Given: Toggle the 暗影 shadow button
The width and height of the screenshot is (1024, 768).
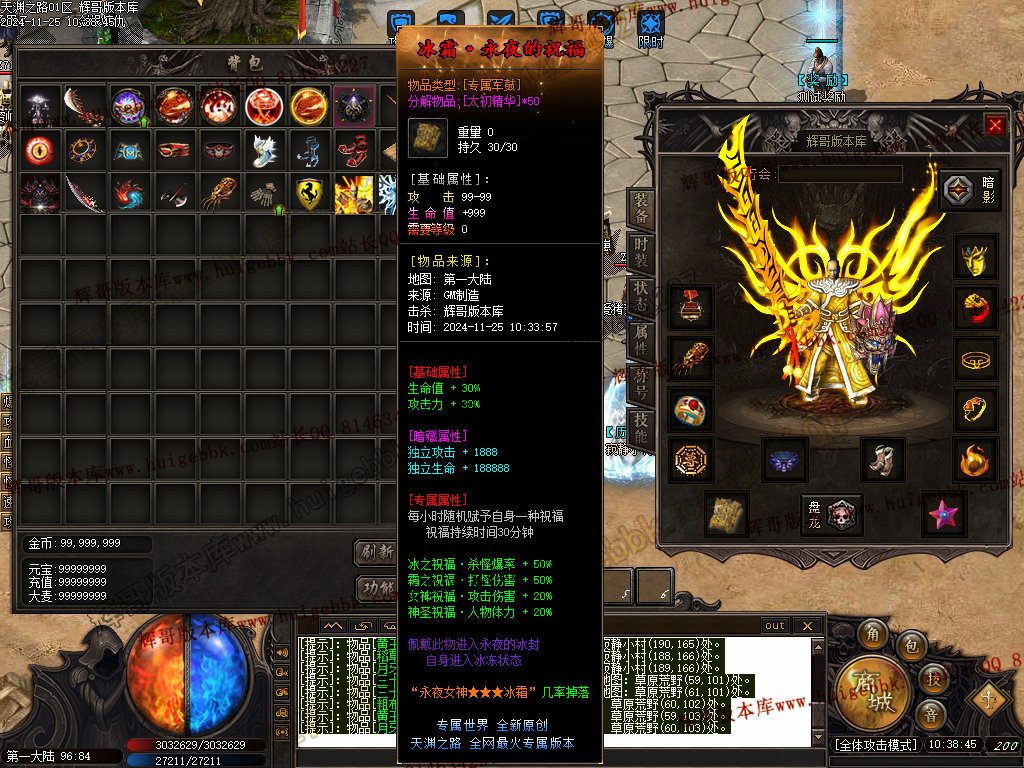Looking at the screenshot, I should point(969,189).
